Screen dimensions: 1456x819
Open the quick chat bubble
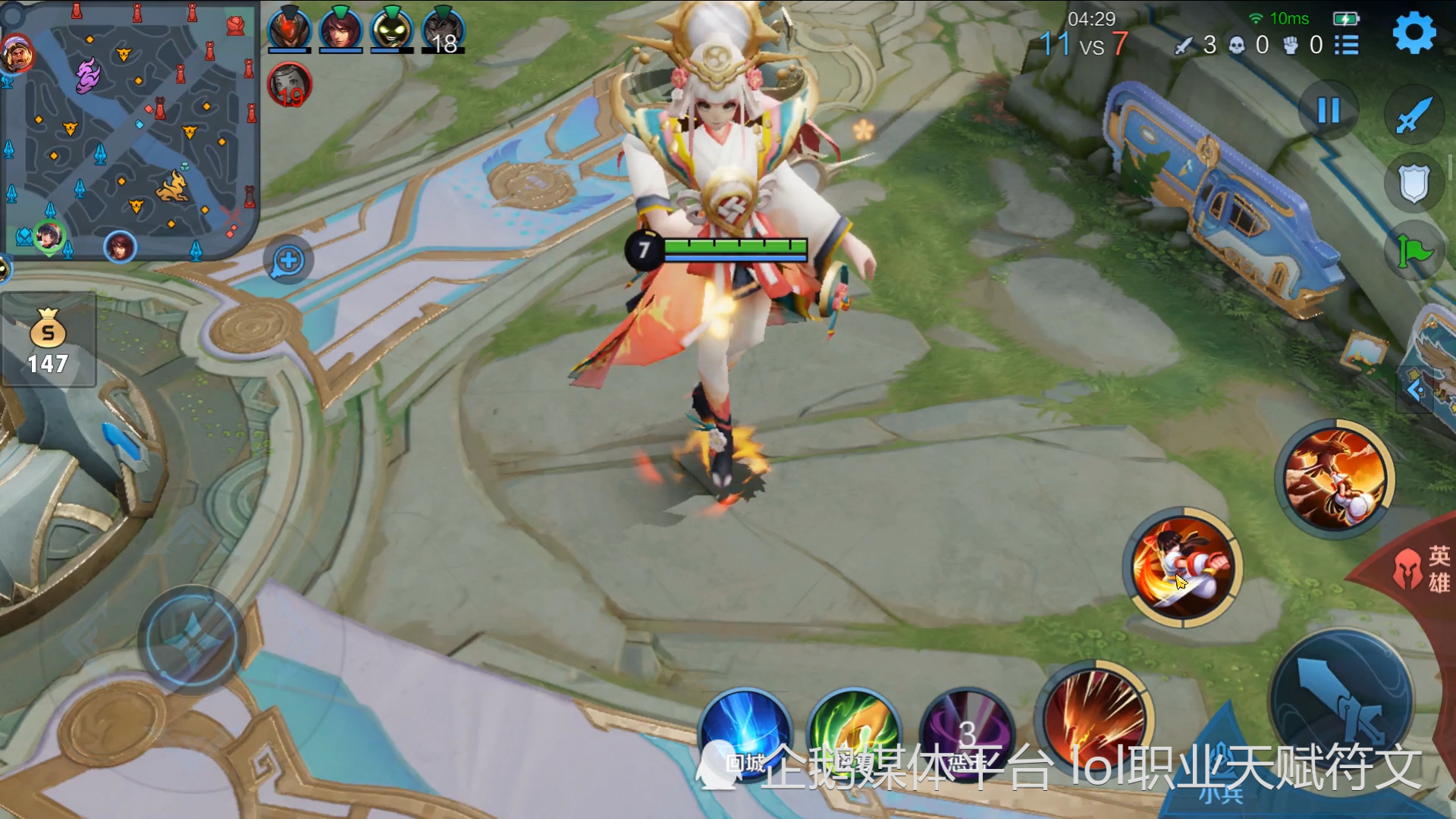[x=288, y=261]
